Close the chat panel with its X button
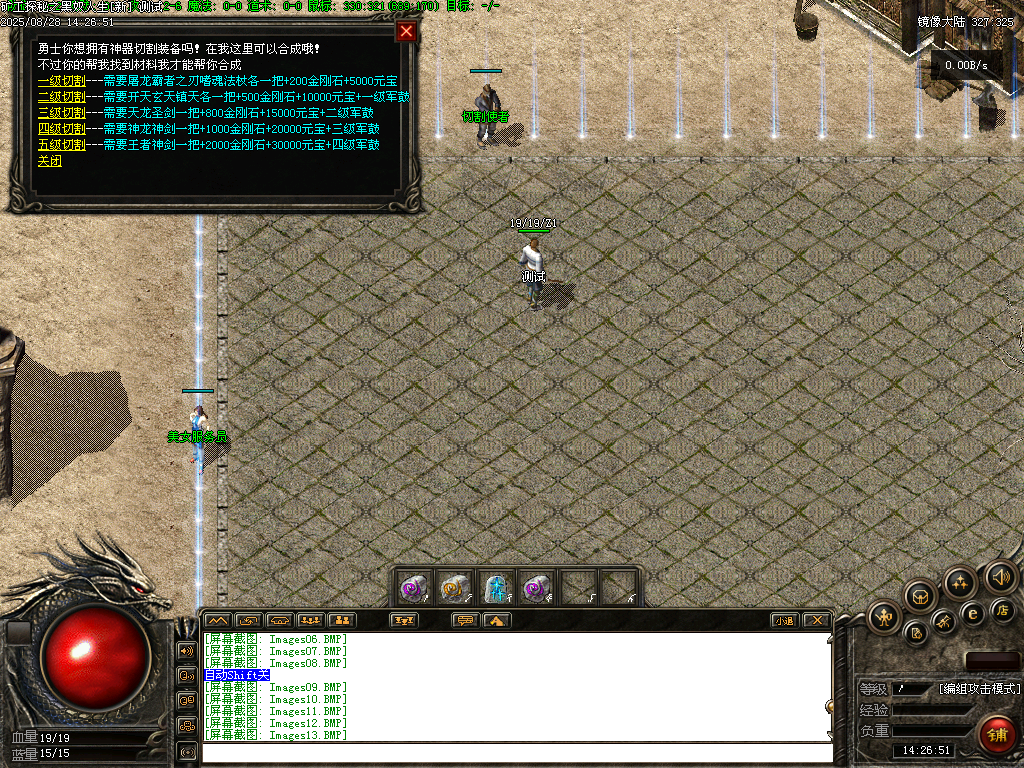1024x768 pixels. 816,620
